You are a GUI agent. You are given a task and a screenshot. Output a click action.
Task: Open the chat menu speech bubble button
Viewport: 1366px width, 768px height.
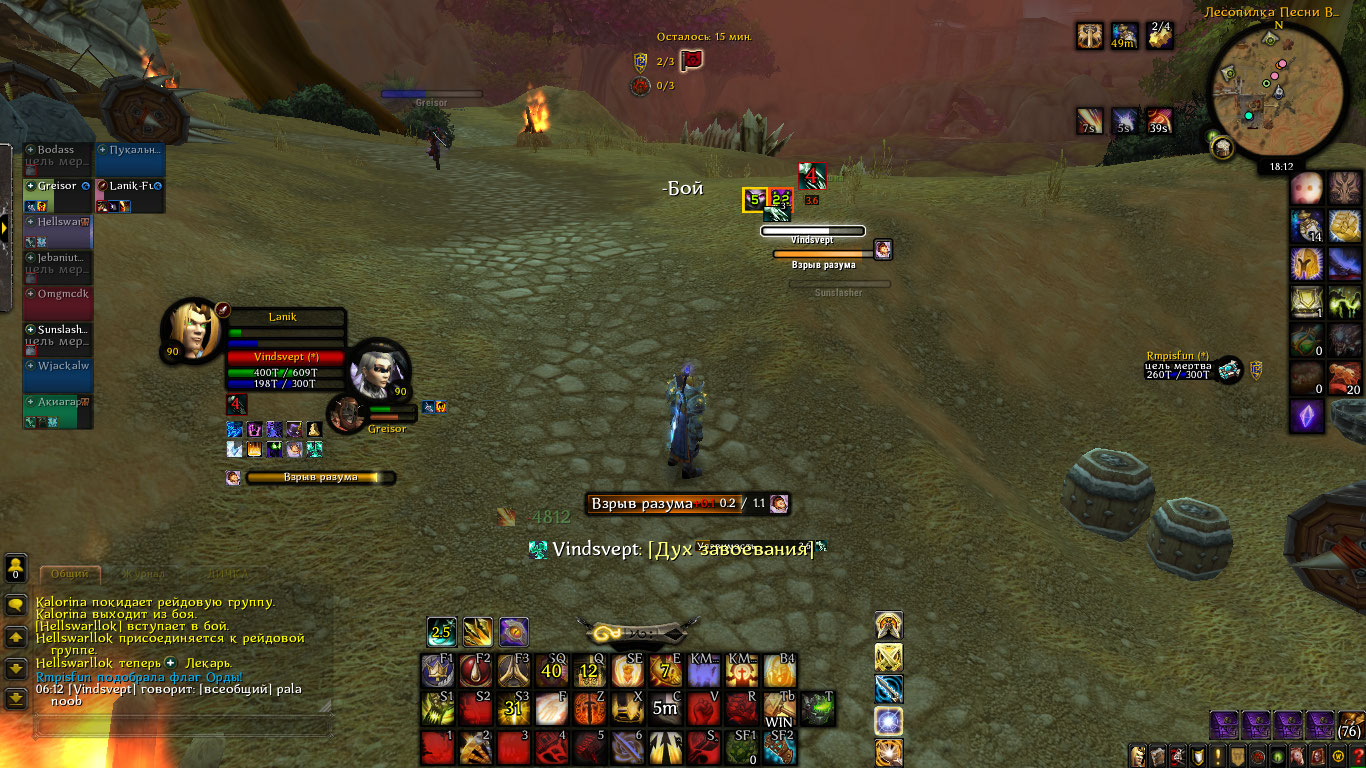(x=16, y=605)
